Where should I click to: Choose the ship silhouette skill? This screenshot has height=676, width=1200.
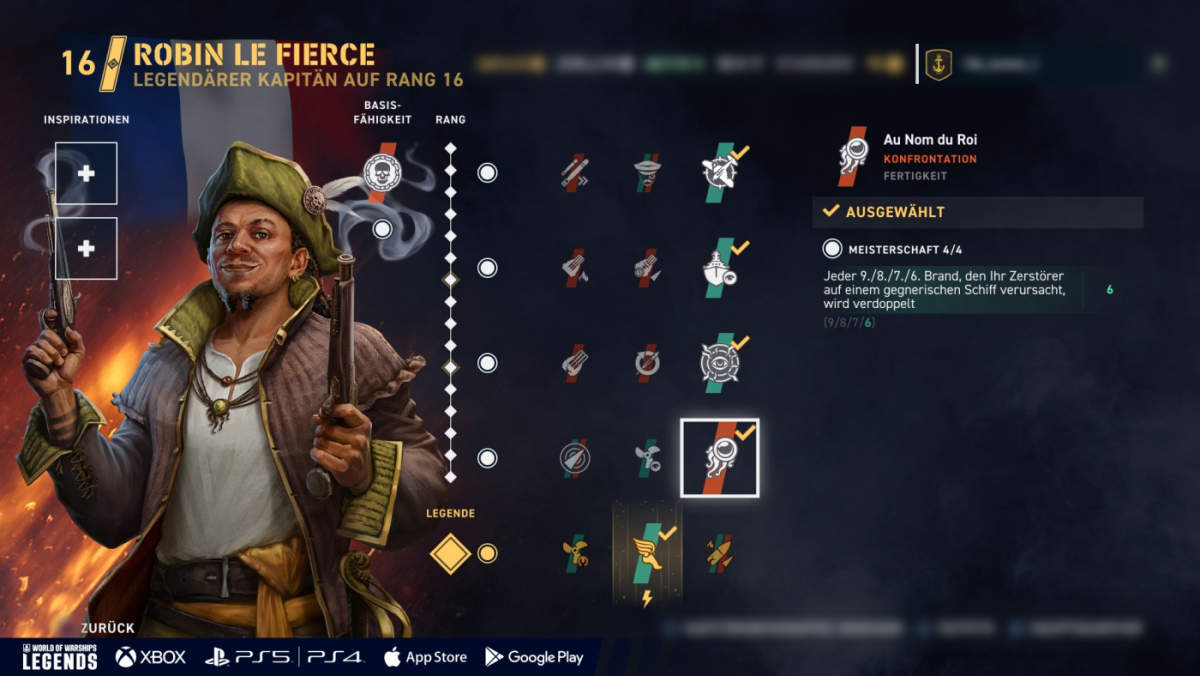[719, 268]
